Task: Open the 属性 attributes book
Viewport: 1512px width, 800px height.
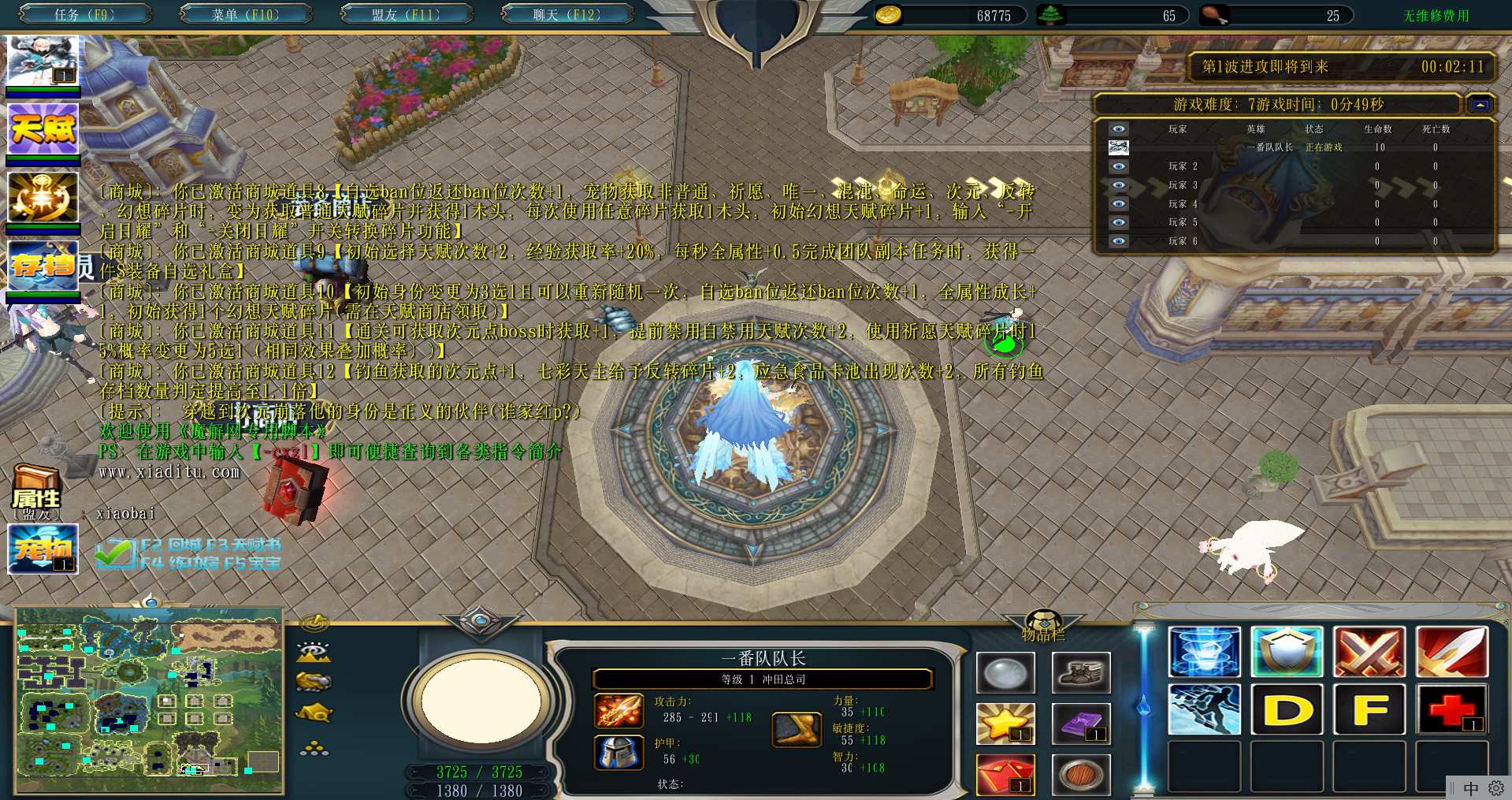Action: (36, 490)
